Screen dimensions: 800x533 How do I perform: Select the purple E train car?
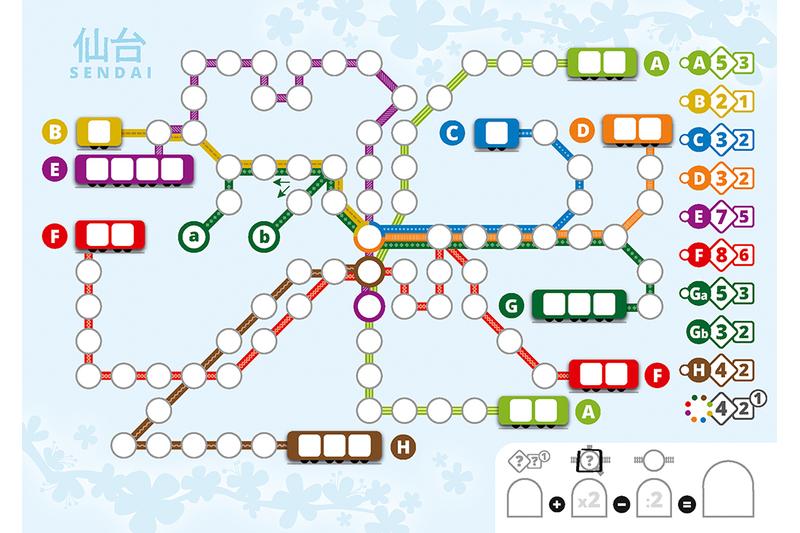click(x=132, y=169)
